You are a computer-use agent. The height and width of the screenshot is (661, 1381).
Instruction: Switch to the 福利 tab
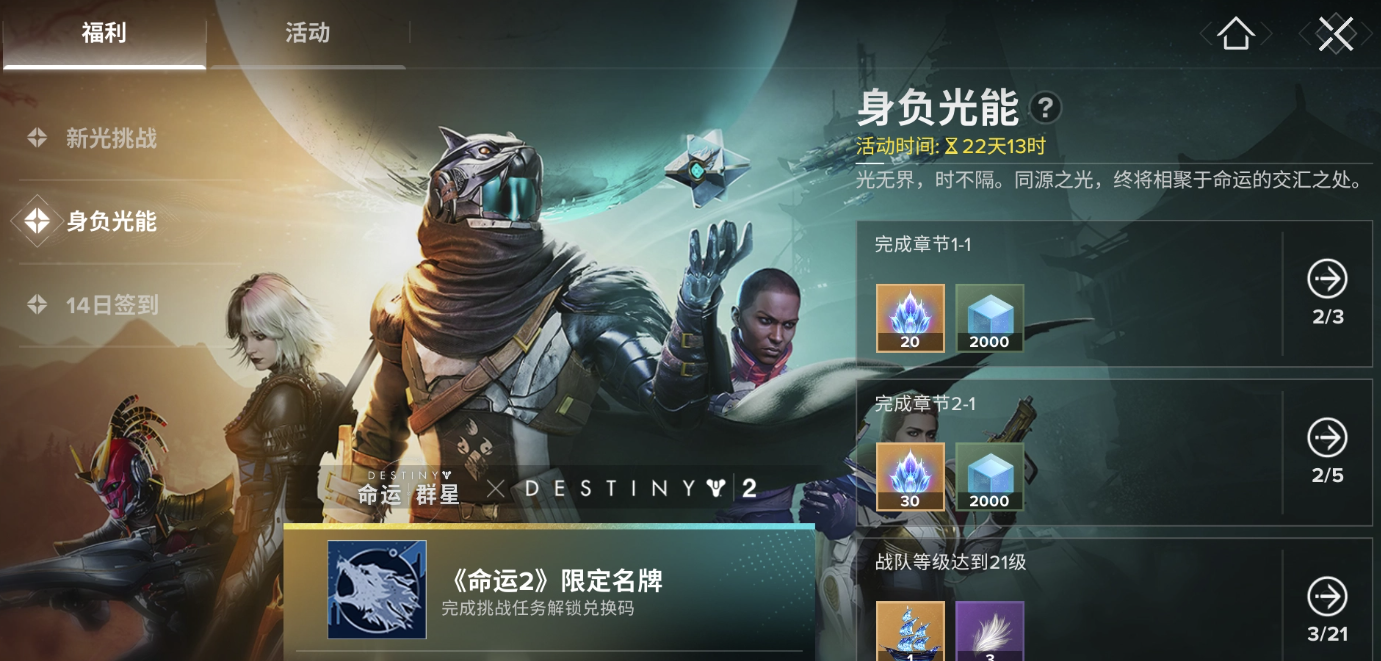104,34
